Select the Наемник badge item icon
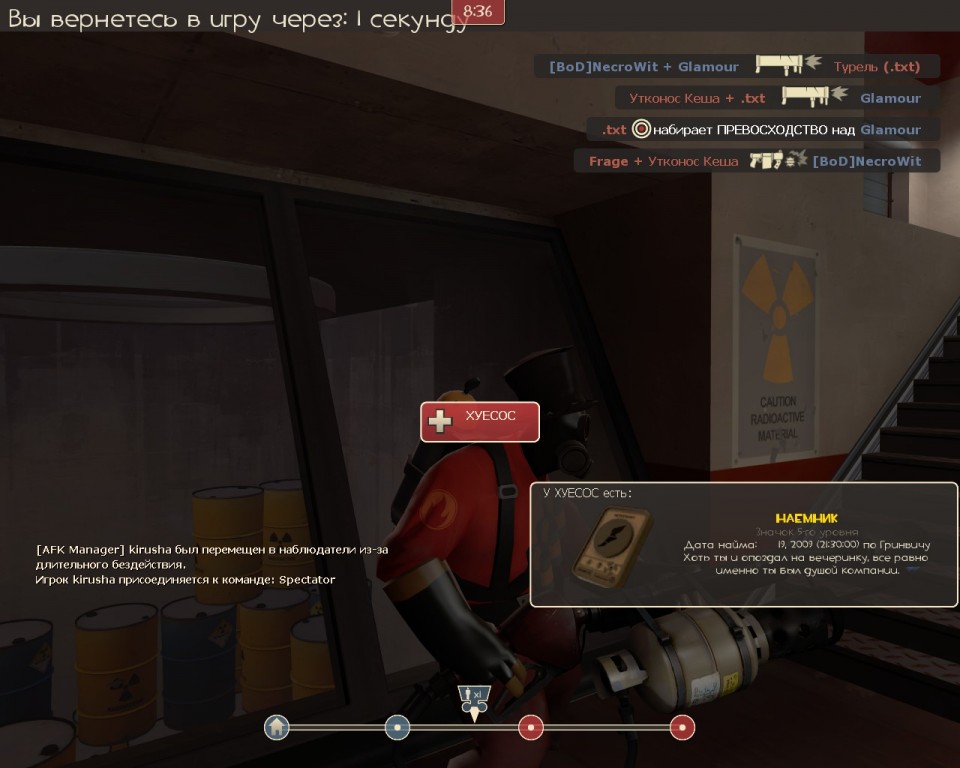This screenshot has height=768, width=960. point(610,543)
